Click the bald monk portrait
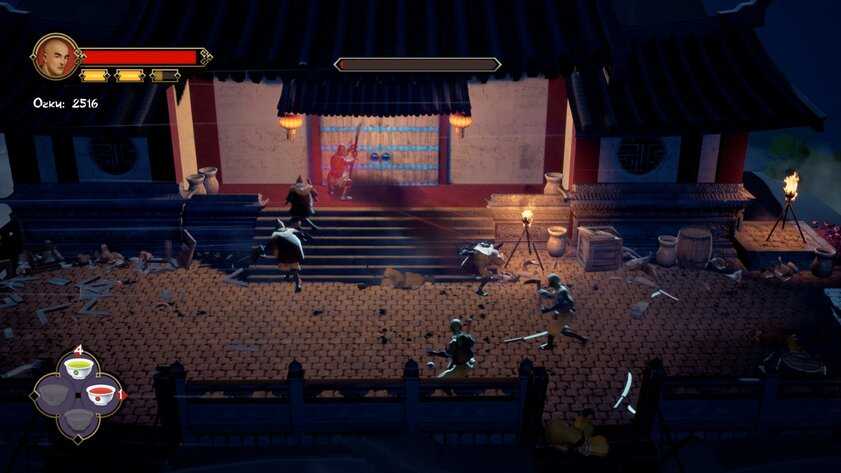 [x=55, y=57]
